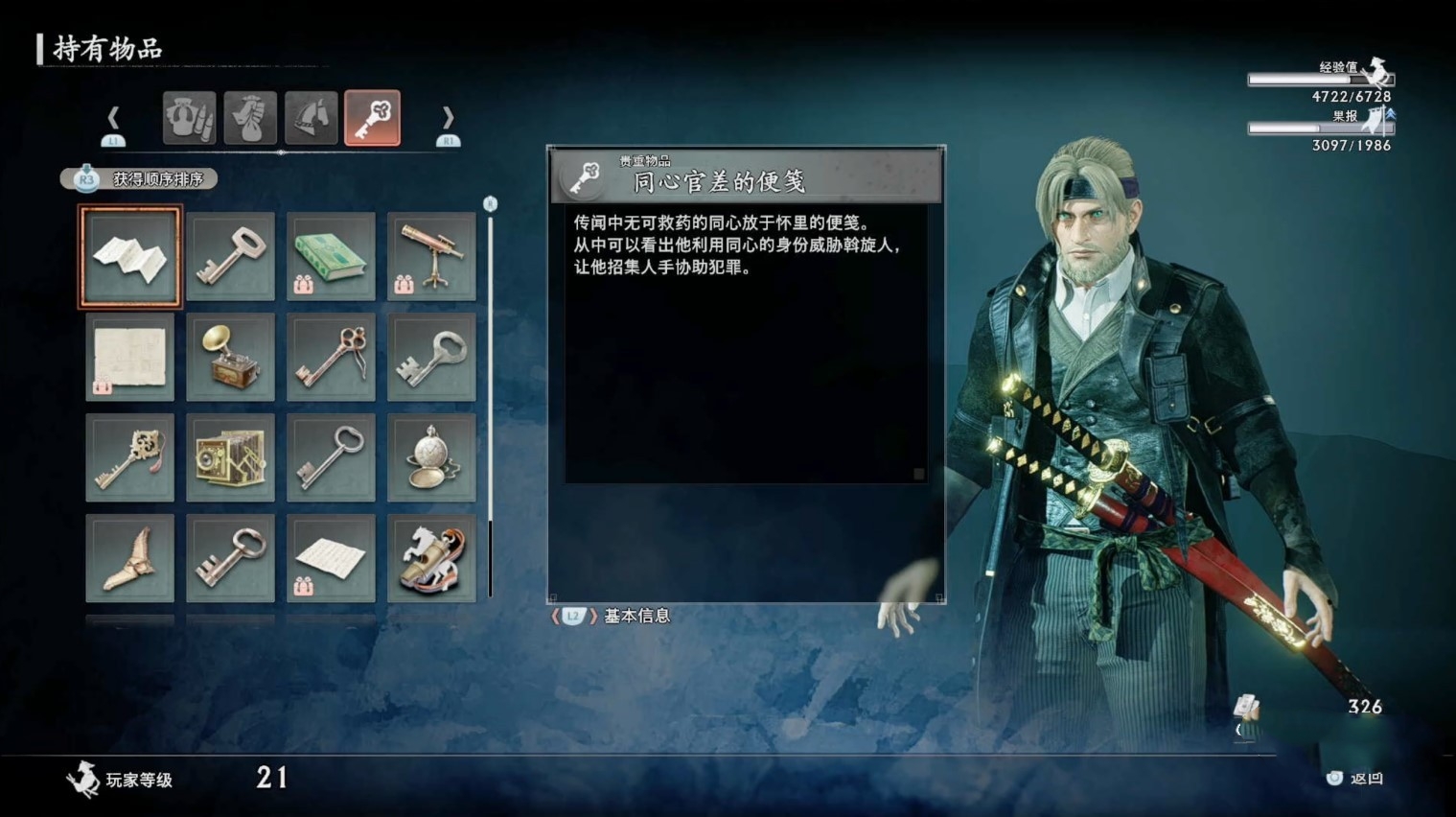Go to the next category with right arrow

click(448, 119)
